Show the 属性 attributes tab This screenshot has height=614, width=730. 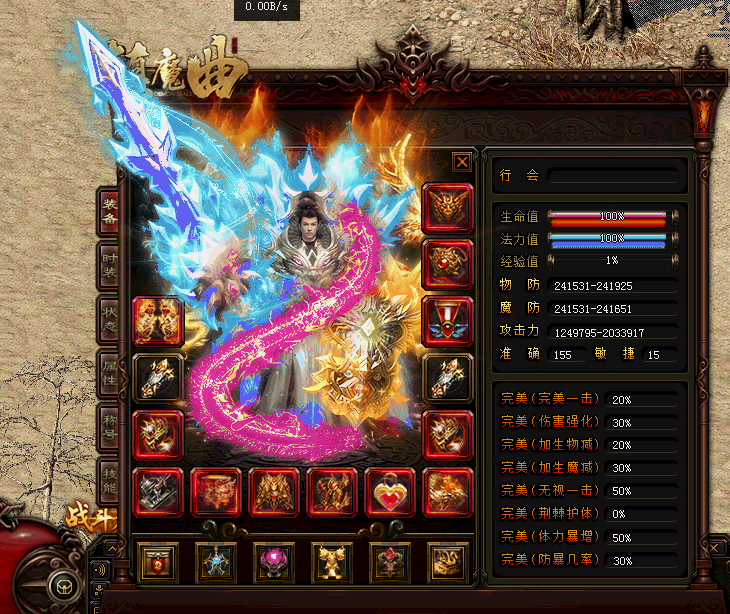pos(109,375)
